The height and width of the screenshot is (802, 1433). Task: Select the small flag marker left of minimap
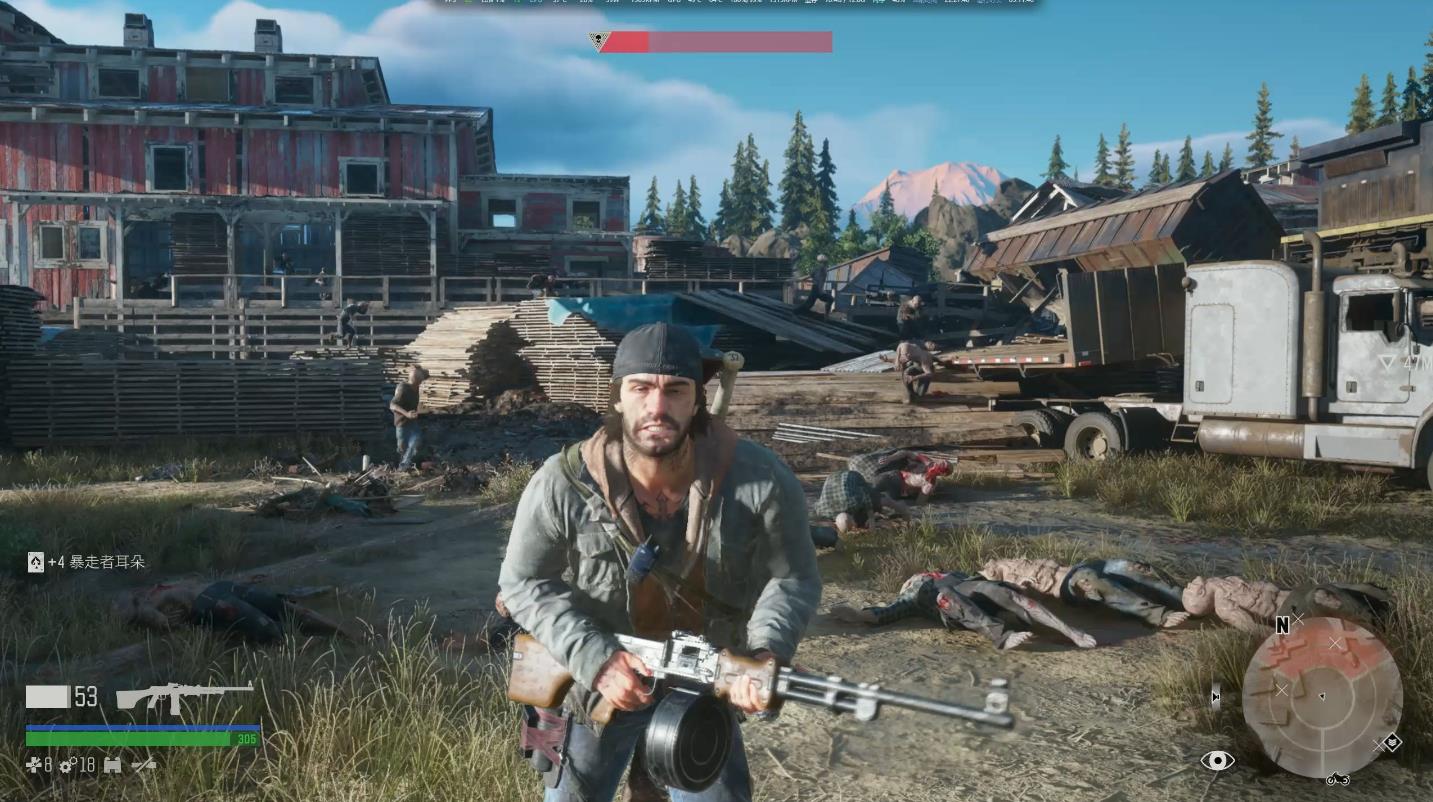pyautogui.click(x=1215, y=697)
